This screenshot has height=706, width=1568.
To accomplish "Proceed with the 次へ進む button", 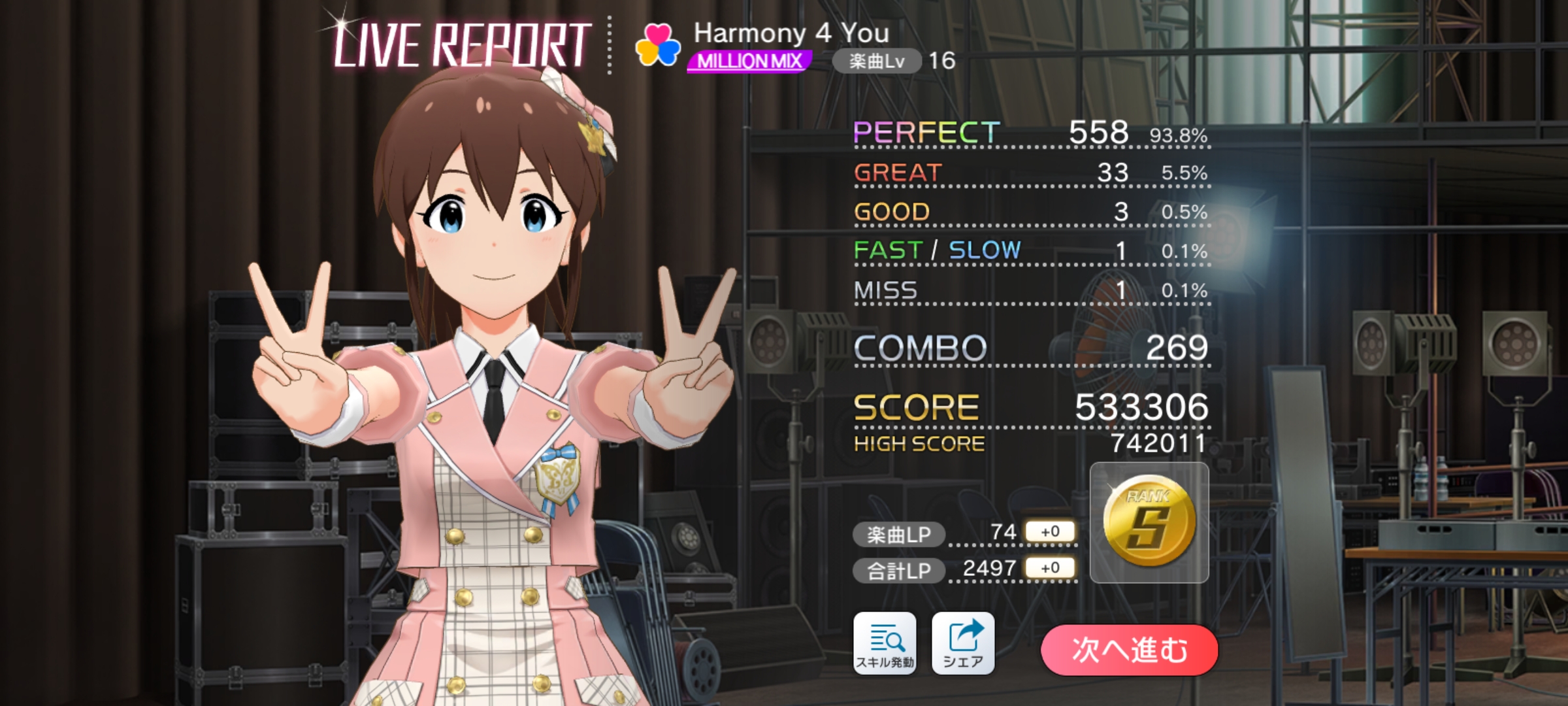I will tap(1129, 650).
